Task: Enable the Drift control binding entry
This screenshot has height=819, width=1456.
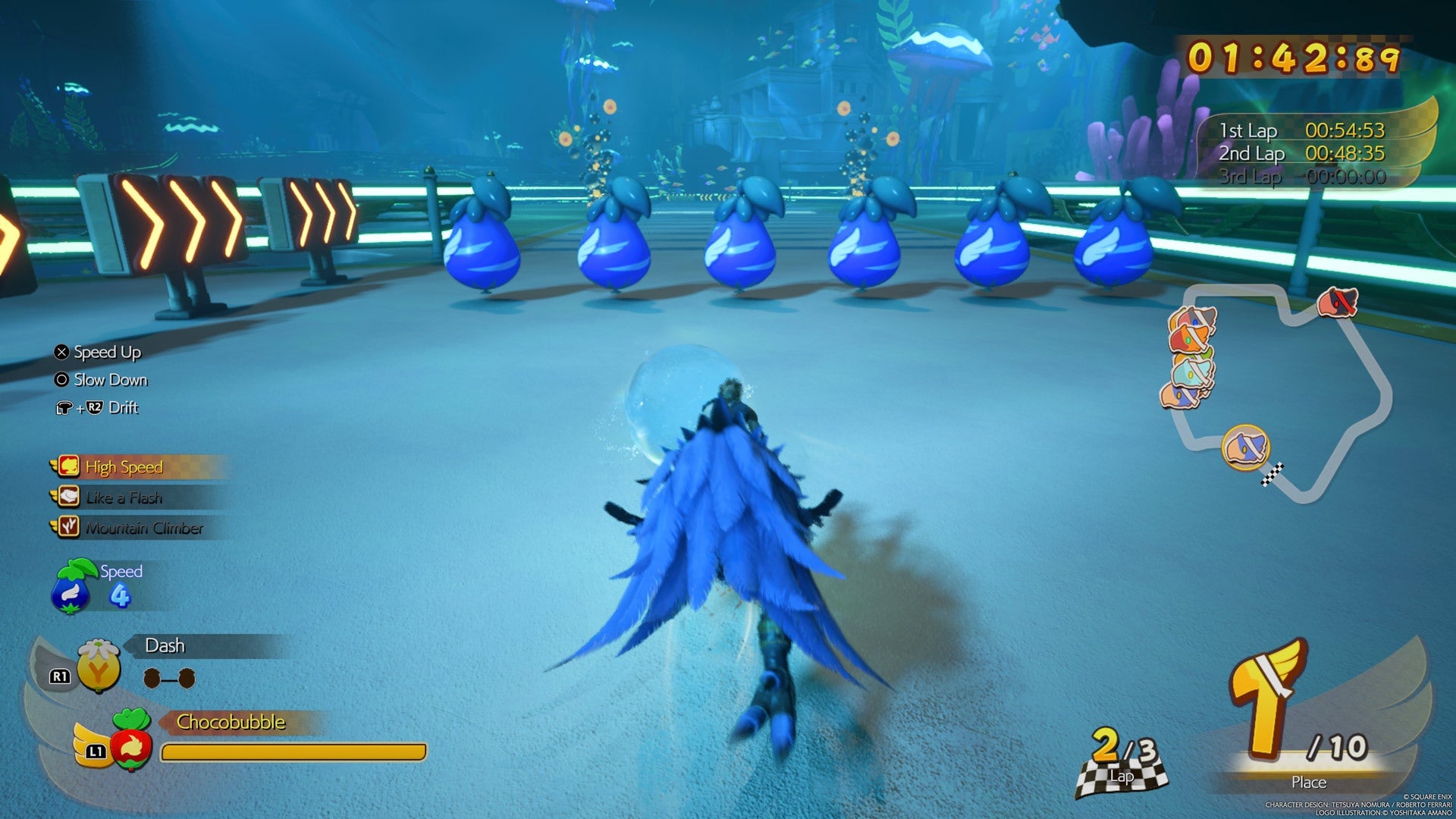Action: (107, 408)
